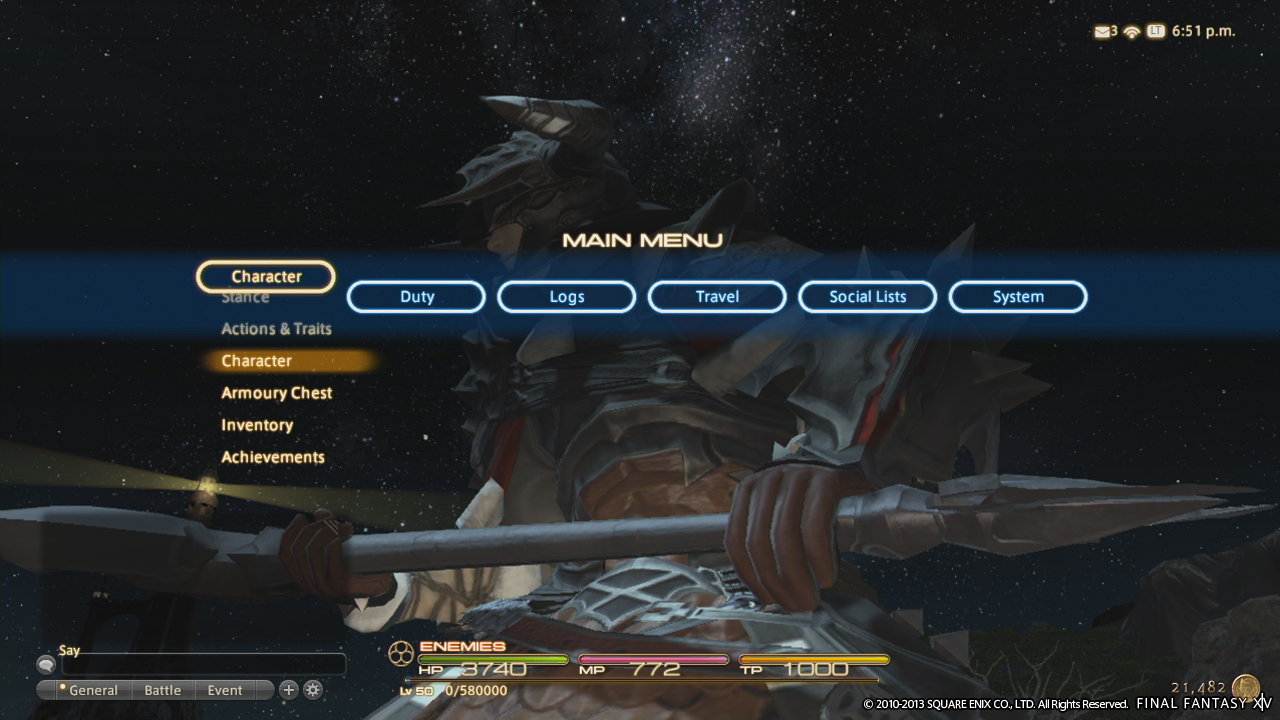Click the Say chat input box
The image size is (1280, 720).
pos(203,665)
